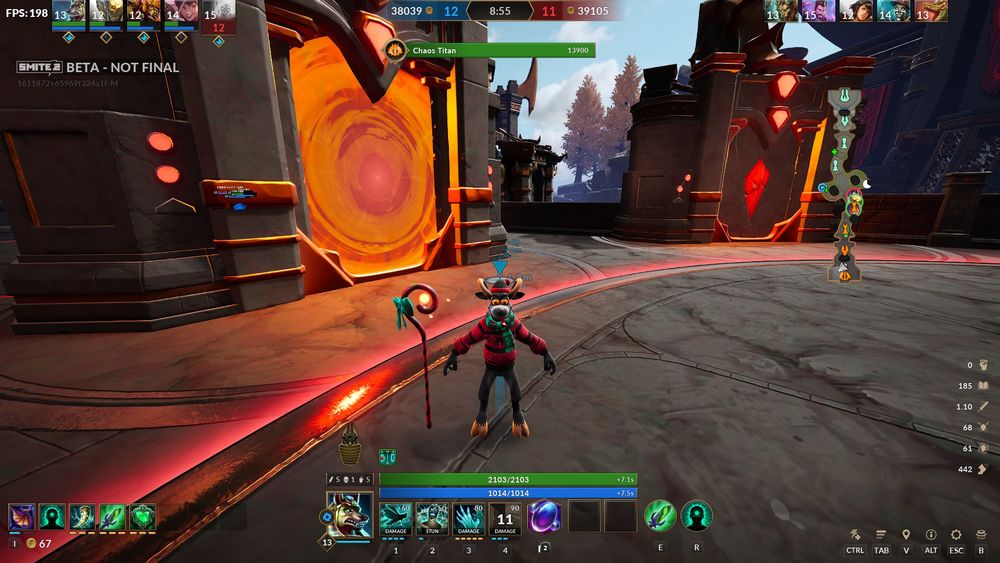
Task: Select the ultimate ability showing cooldown 11
Action: 505,518
